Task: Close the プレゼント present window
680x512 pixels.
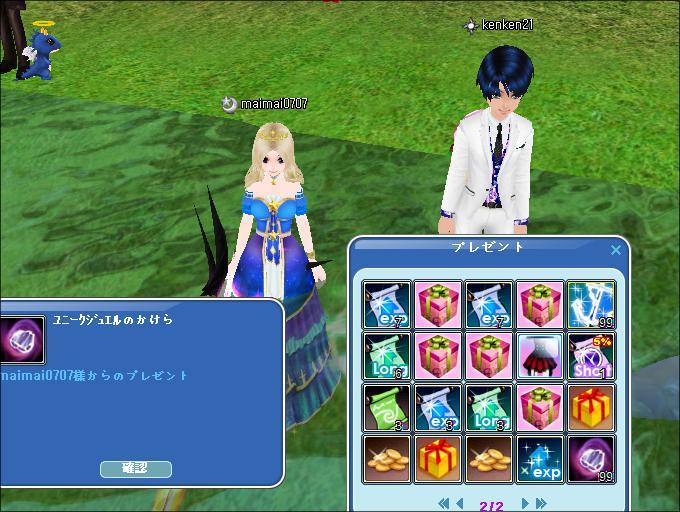Action: point(616,250)
